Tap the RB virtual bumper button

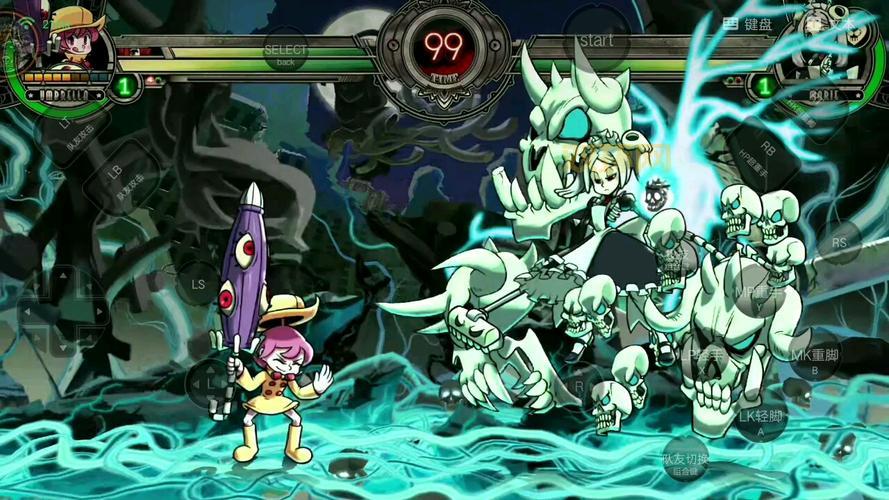click(766, 150)
